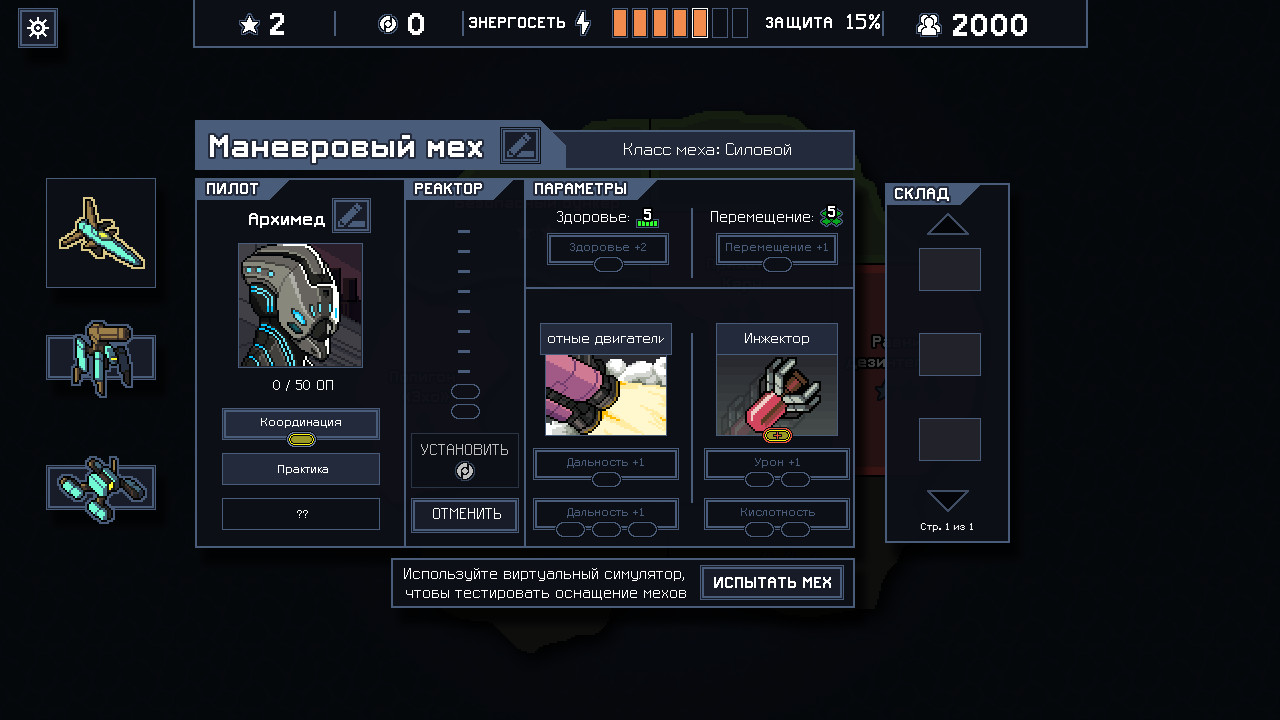Buy the Урон +1 upgrade
This screenshot has width=1280, height=720.
(777, 464)
